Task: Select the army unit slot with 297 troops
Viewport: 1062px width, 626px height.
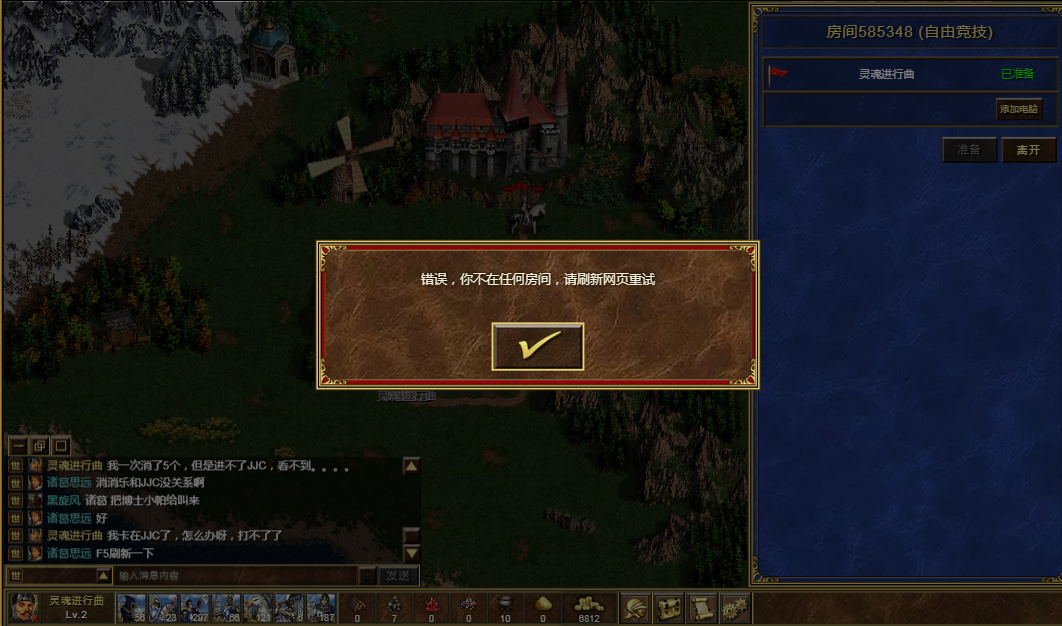Action: (194, 607)
